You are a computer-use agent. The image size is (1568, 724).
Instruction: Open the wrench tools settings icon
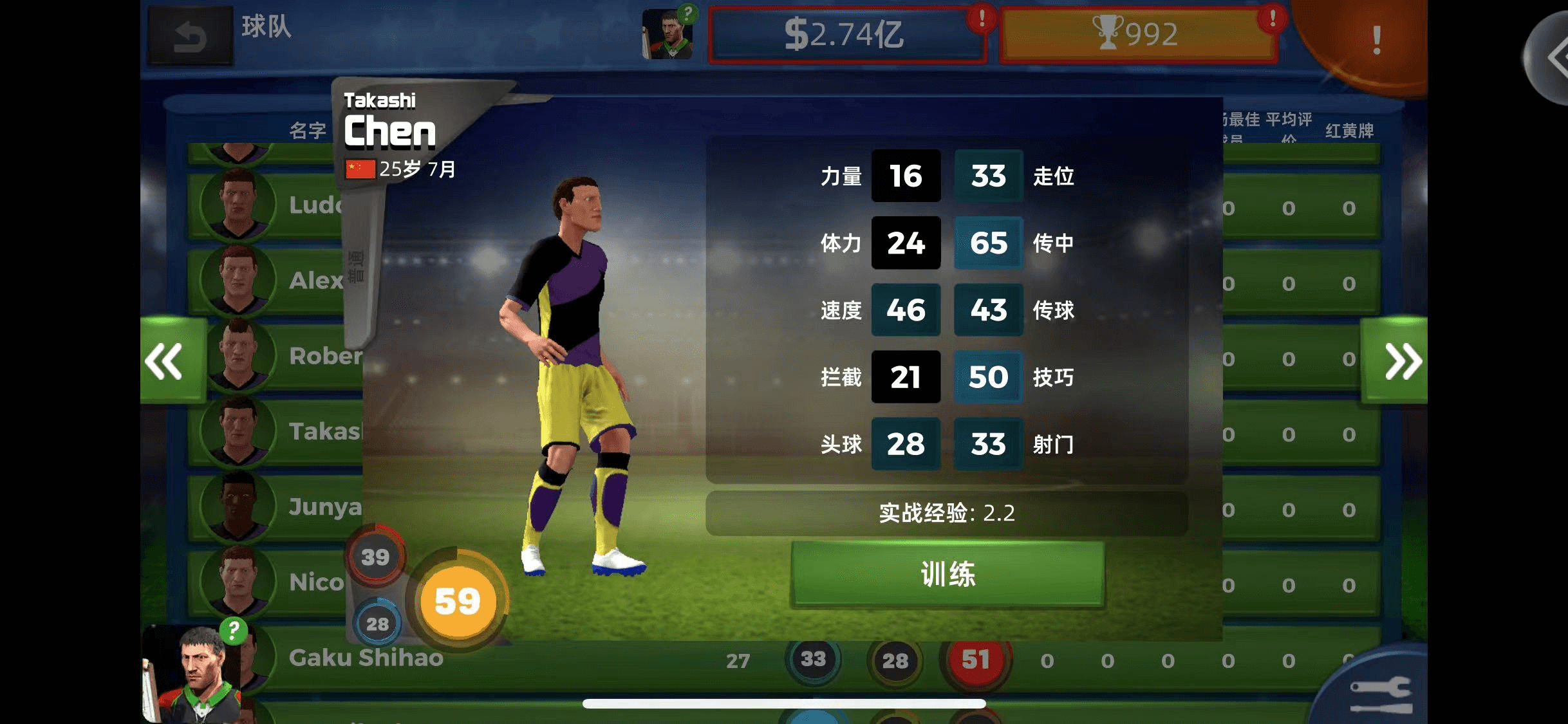click(x=1380, y=694)
